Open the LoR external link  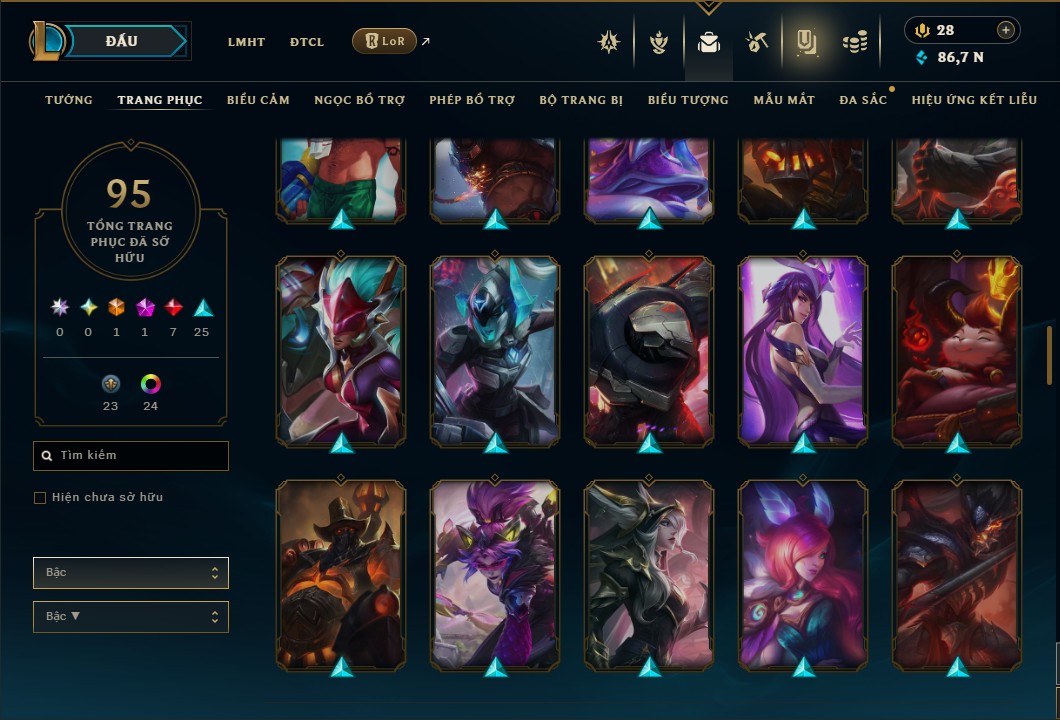pyautogui.click(x=385, y=41)
